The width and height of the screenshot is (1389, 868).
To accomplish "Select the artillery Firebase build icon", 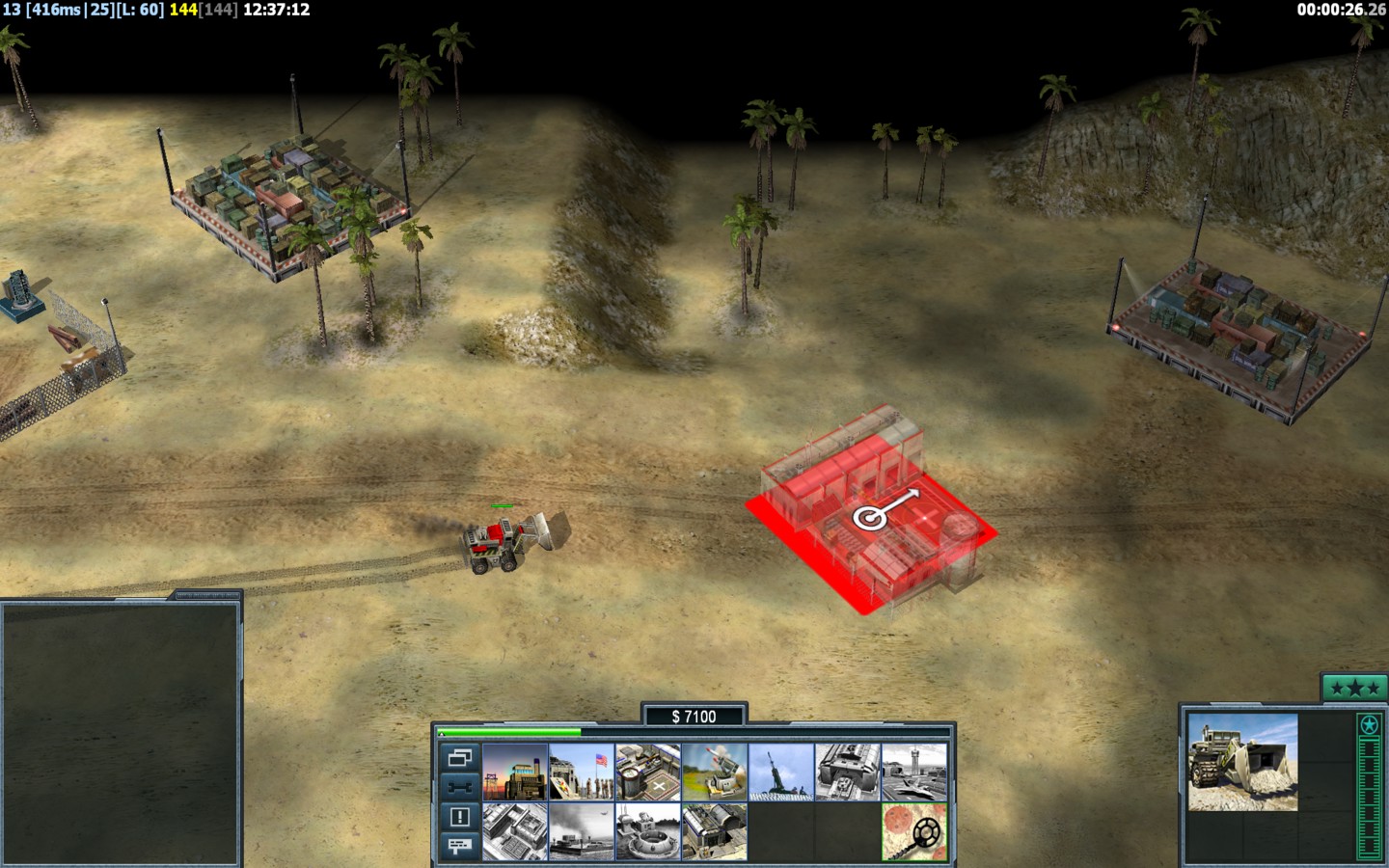I will (x=781, y=772).
